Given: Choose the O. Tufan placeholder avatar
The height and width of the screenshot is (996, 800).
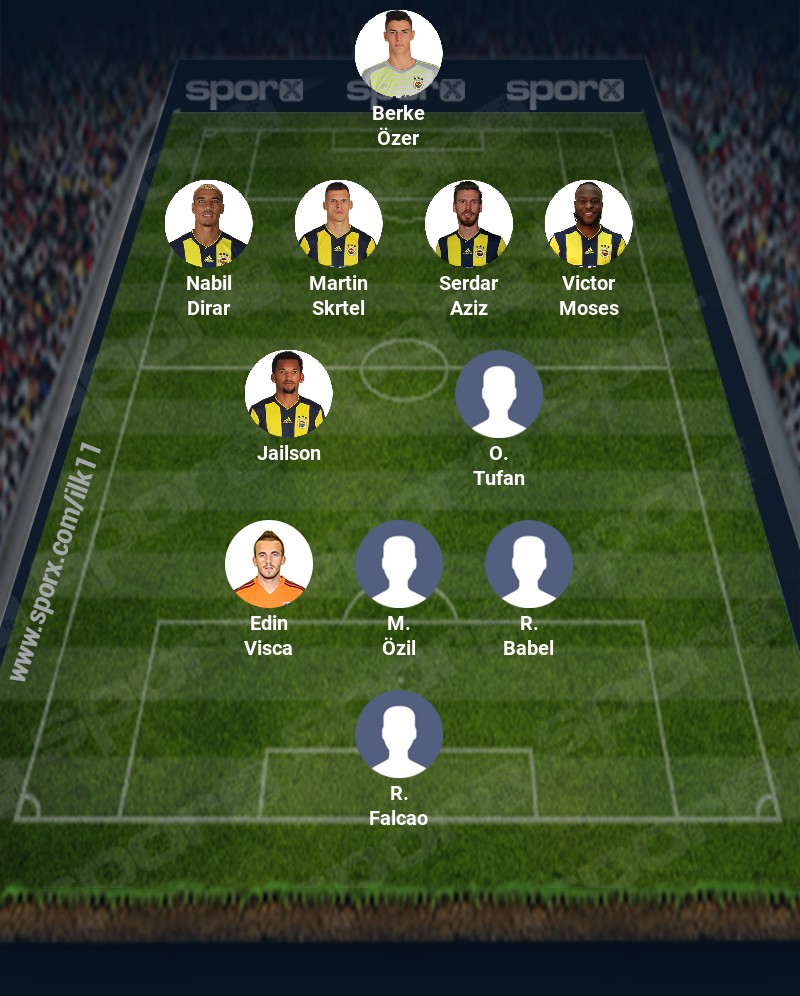Looking at the screenshot, I should tap(499, 394).
